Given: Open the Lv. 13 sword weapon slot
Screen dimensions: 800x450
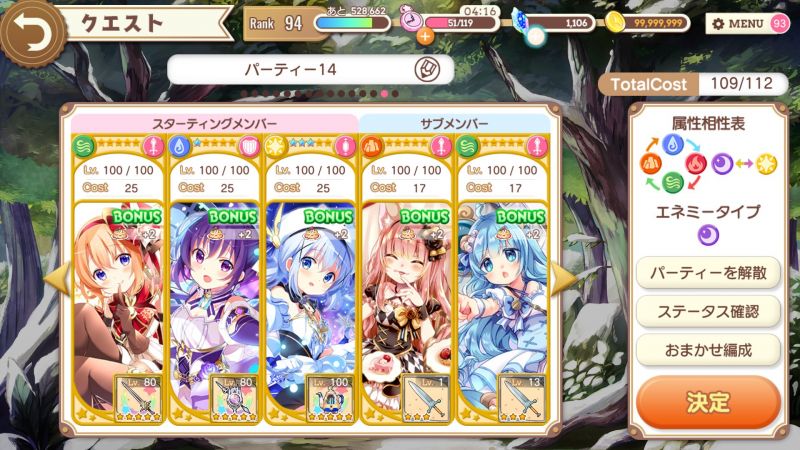Looking at the screenshot, I should pos(521,397).
